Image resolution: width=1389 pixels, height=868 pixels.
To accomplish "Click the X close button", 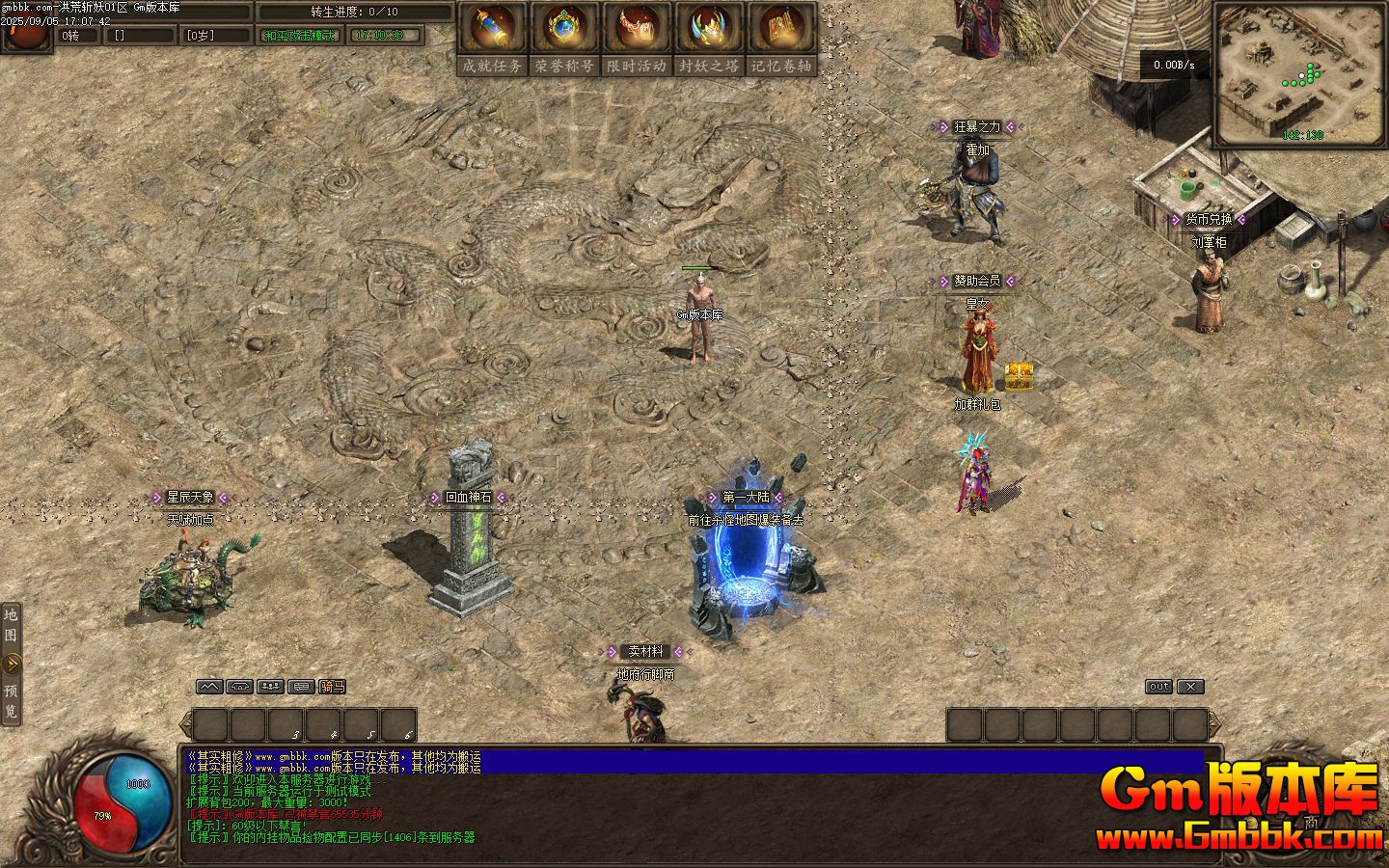I will point(1191,687).
